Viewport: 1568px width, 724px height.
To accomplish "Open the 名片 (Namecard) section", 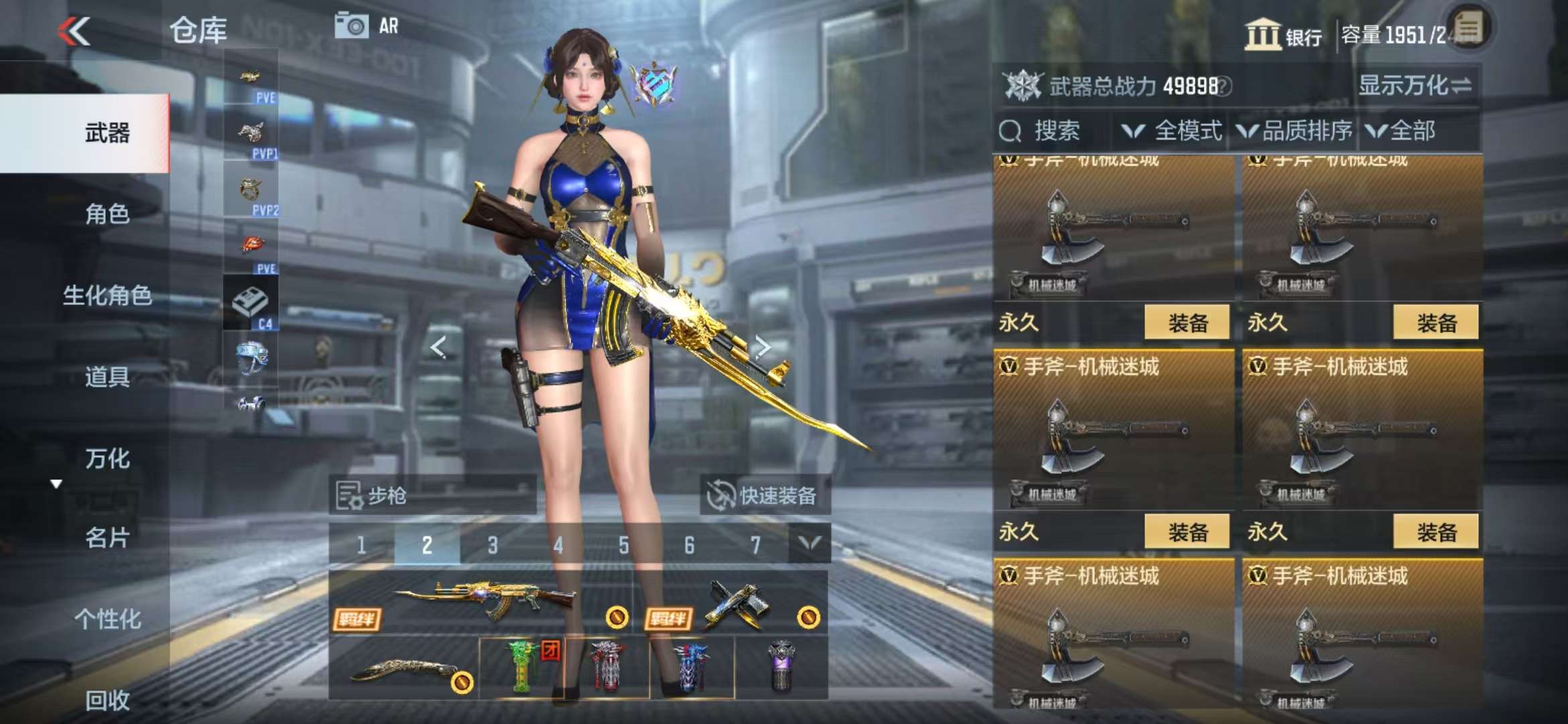I will [107, 538].
